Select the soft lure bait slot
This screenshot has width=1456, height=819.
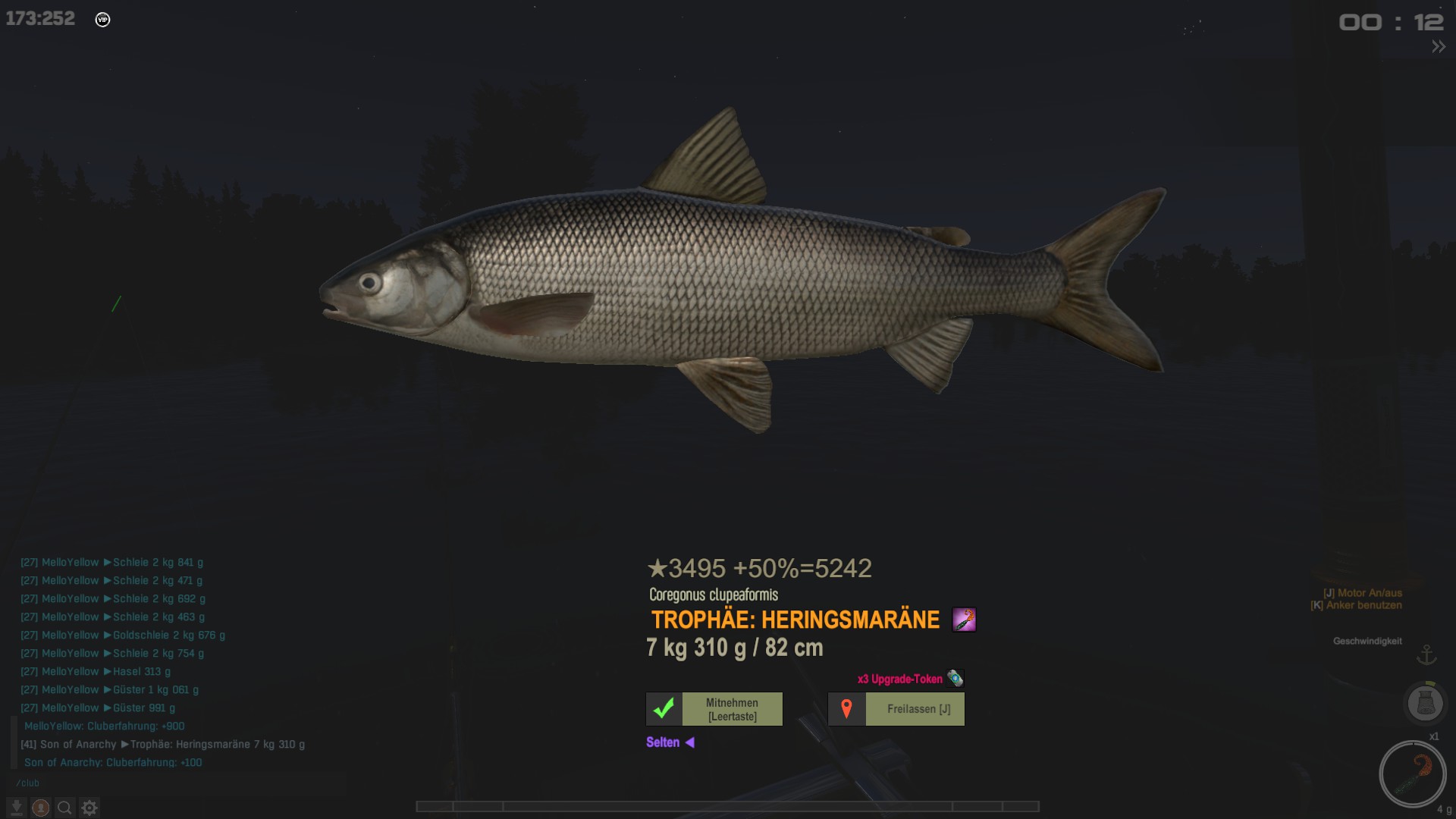point(1412,774)
